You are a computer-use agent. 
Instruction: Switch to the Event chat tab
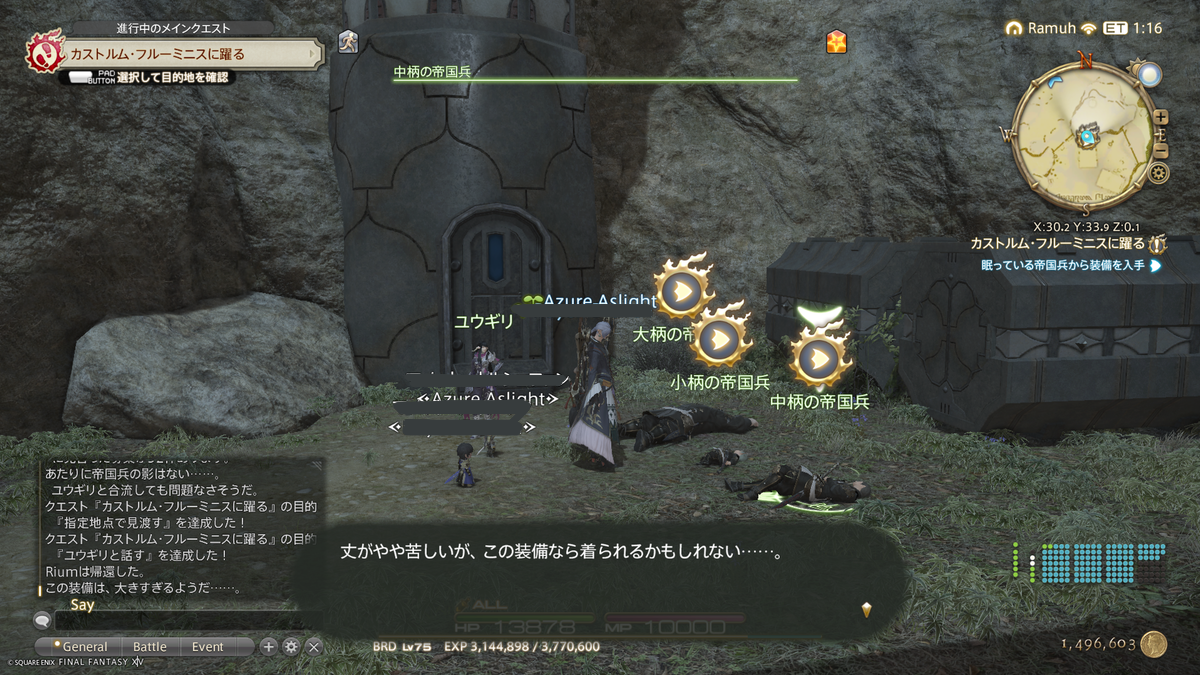(x=208, y=647)
